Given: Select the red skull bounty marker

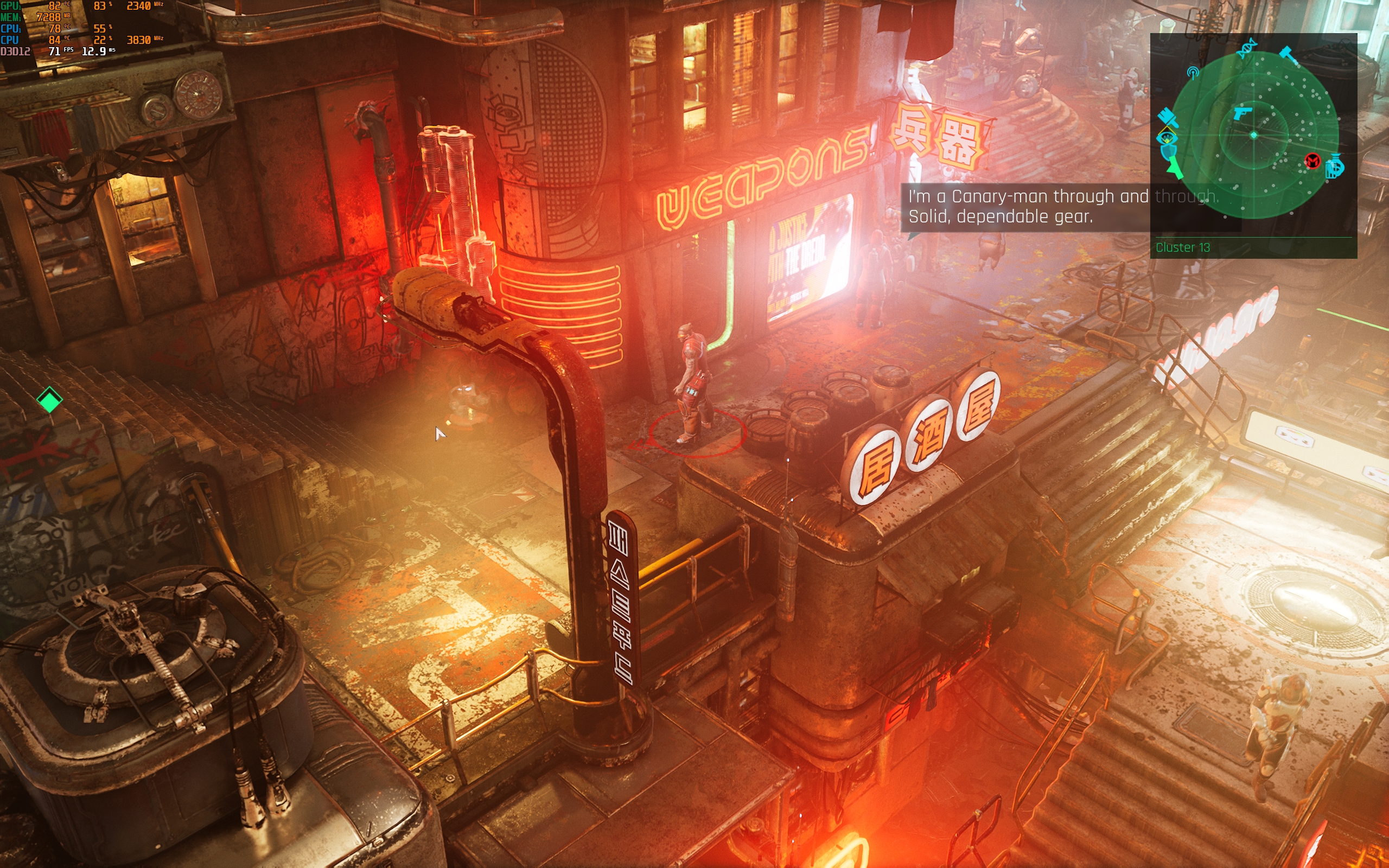Looking at the screenshot, I should [x=1312, y=161].
